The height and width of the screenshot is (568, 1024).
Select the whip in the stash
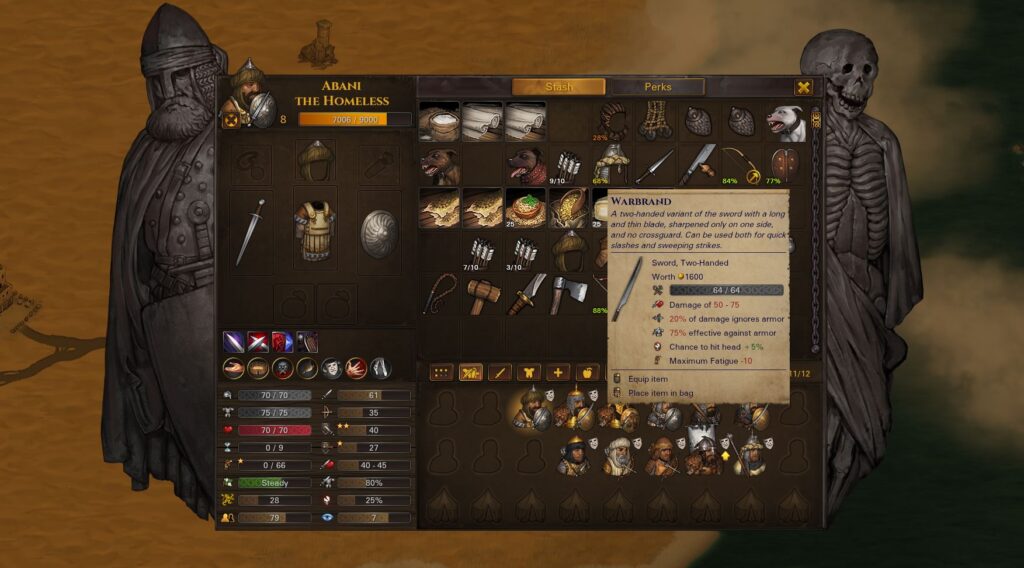[x=439, y=294]
